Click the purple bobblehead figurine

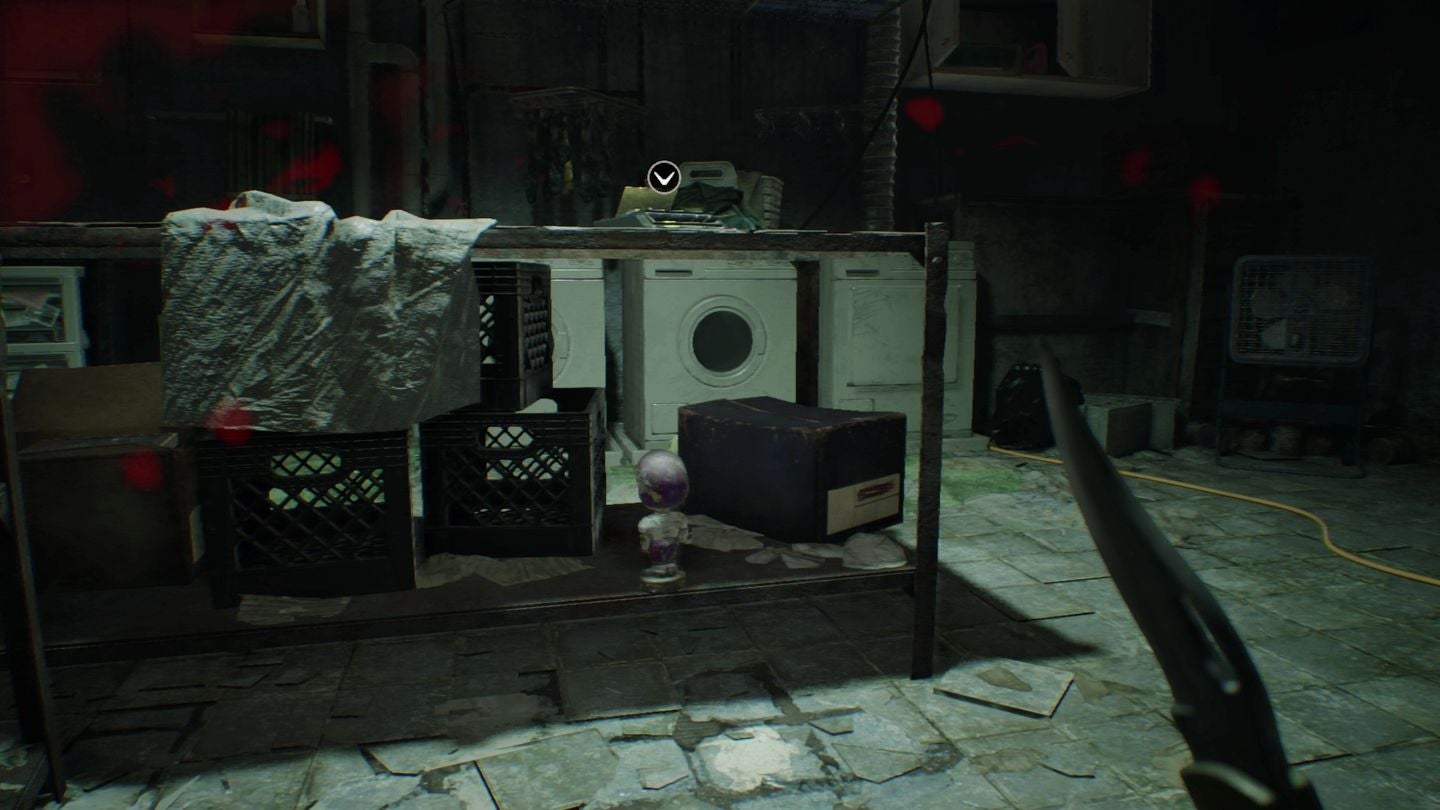point(662,510)
